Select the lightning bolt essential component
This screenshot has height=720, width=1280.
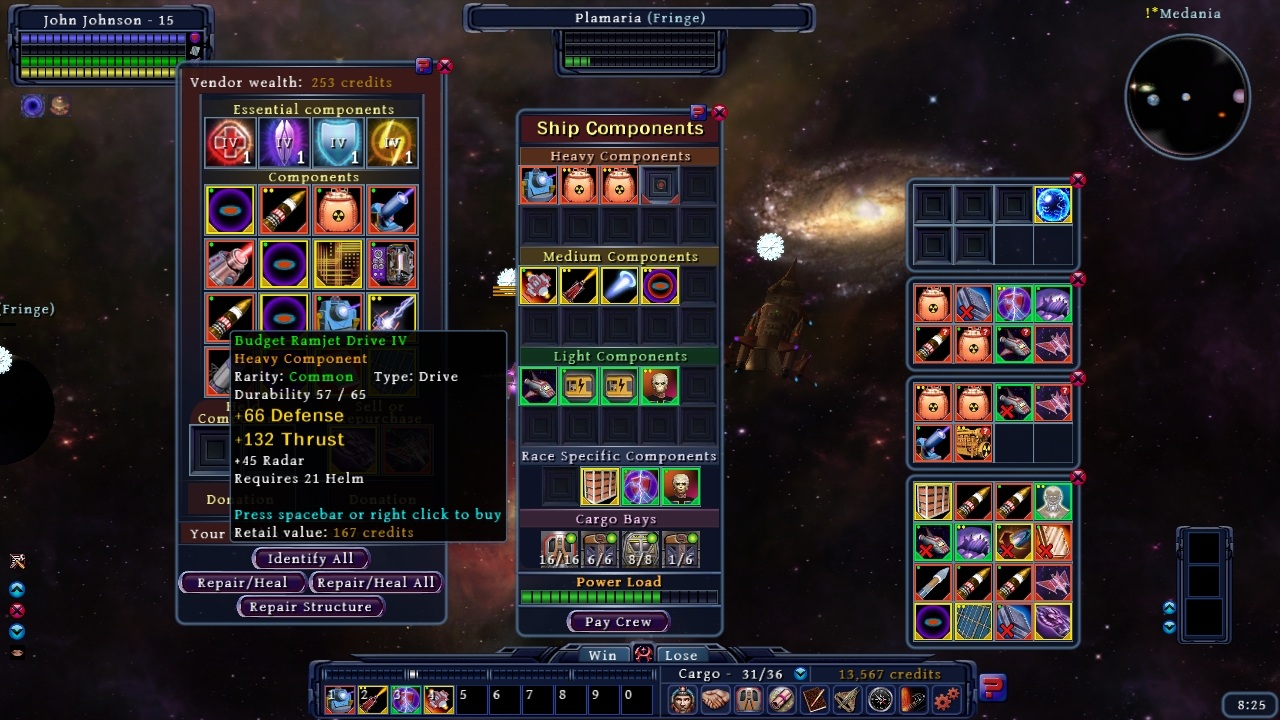[x=392, y=143]
